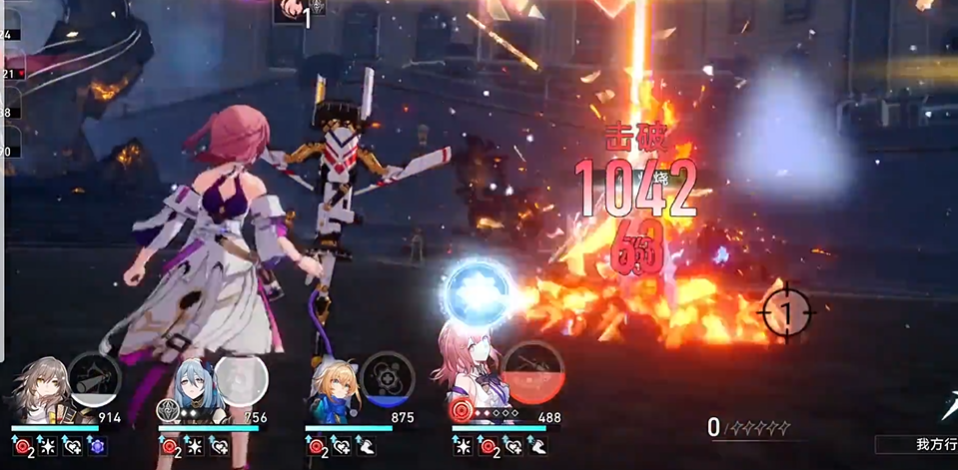This screenshot has height=470, width=958.
Task: Choose the blonde character with blue scarf
Action: tap(333, 390)
